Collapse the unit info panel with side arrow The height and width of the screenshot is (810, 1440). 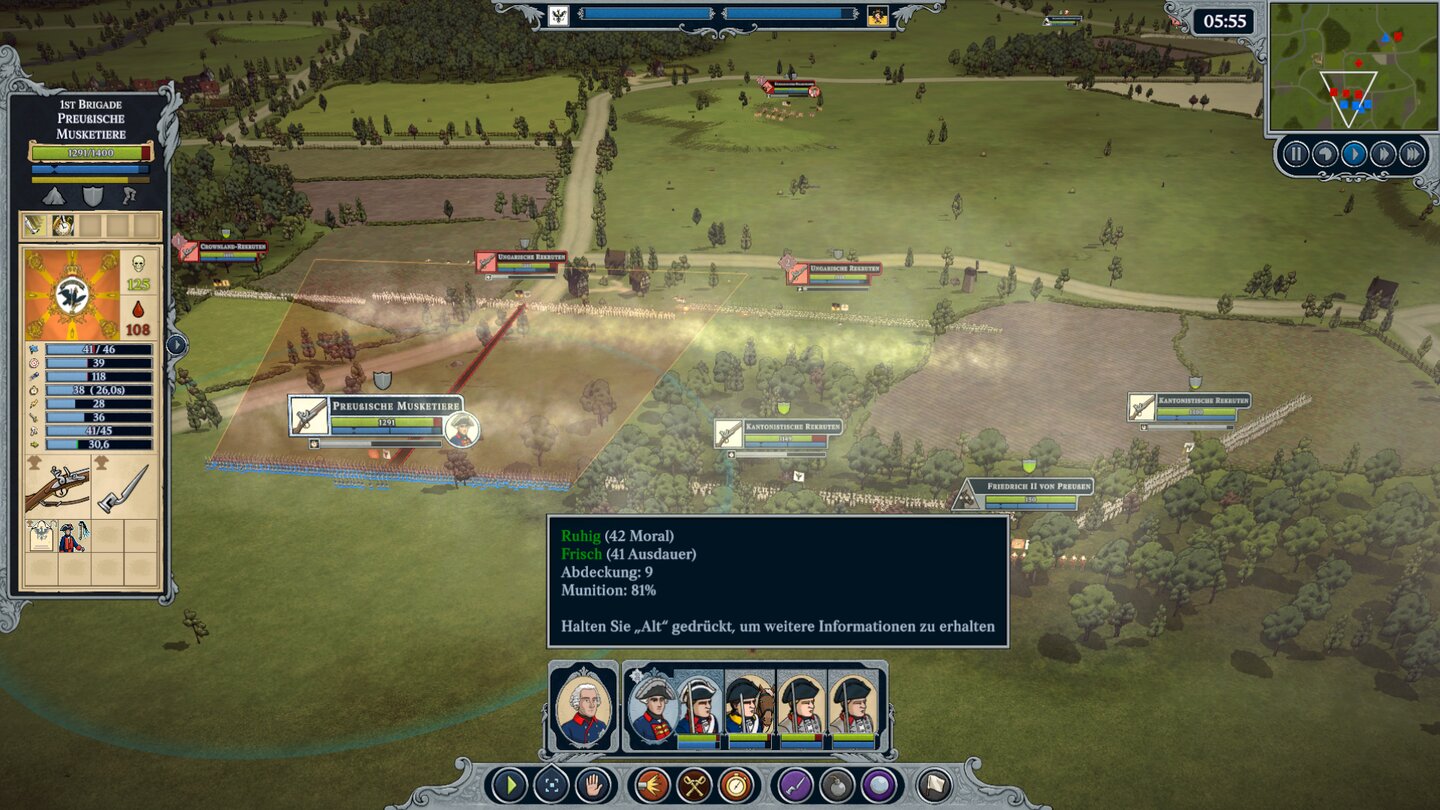pos(176,345)
